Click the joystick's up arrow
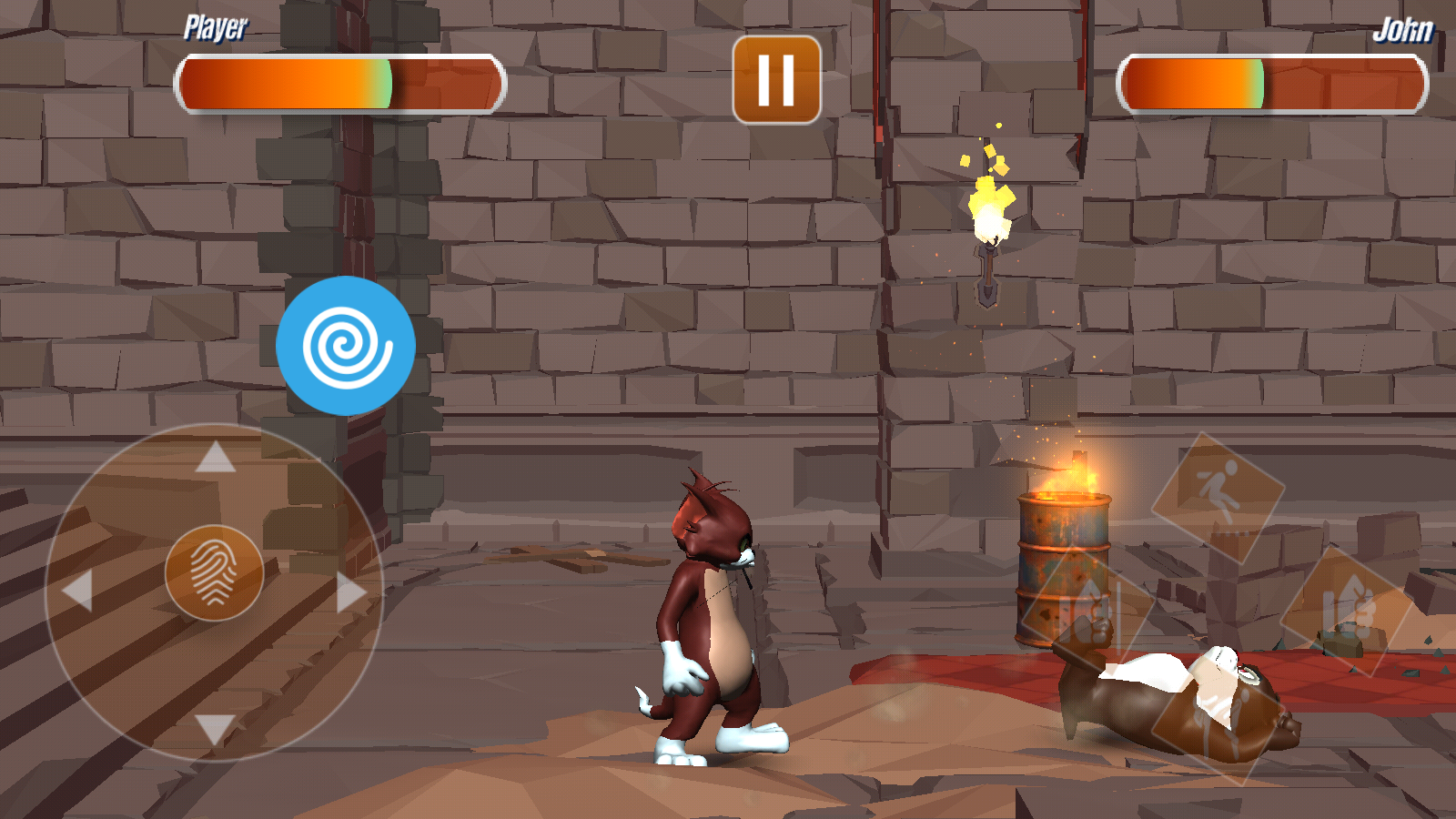 pyautogui.click(x=216, y=458)
